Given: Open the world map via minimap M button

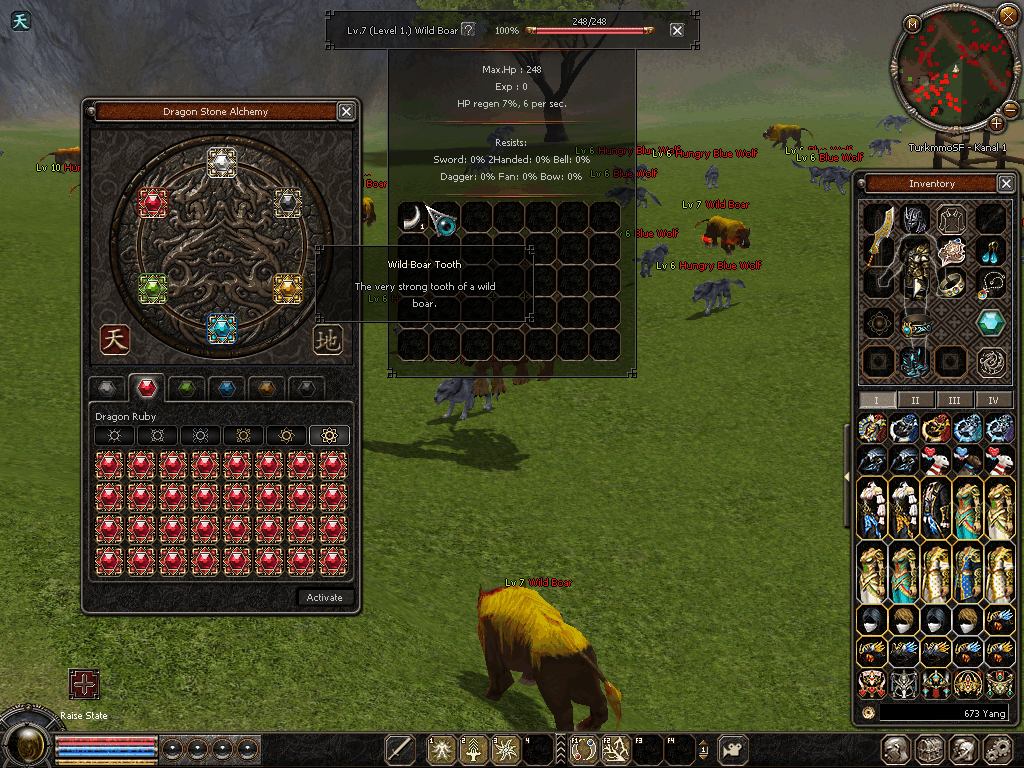Looking at the screenshot, I should click(x=912, y=24).
